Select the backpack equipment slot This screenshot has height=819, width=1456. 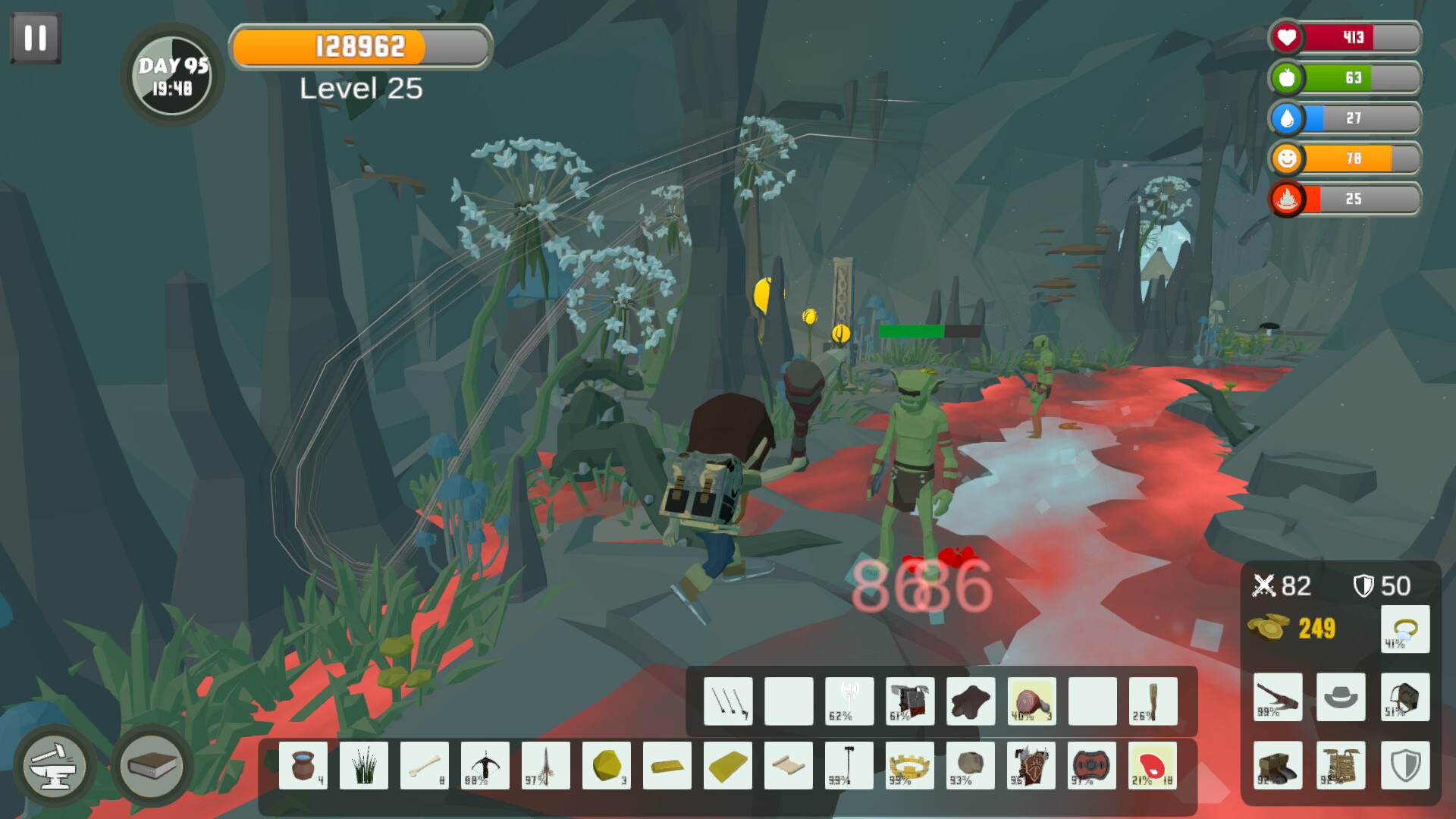point(1404,696)
